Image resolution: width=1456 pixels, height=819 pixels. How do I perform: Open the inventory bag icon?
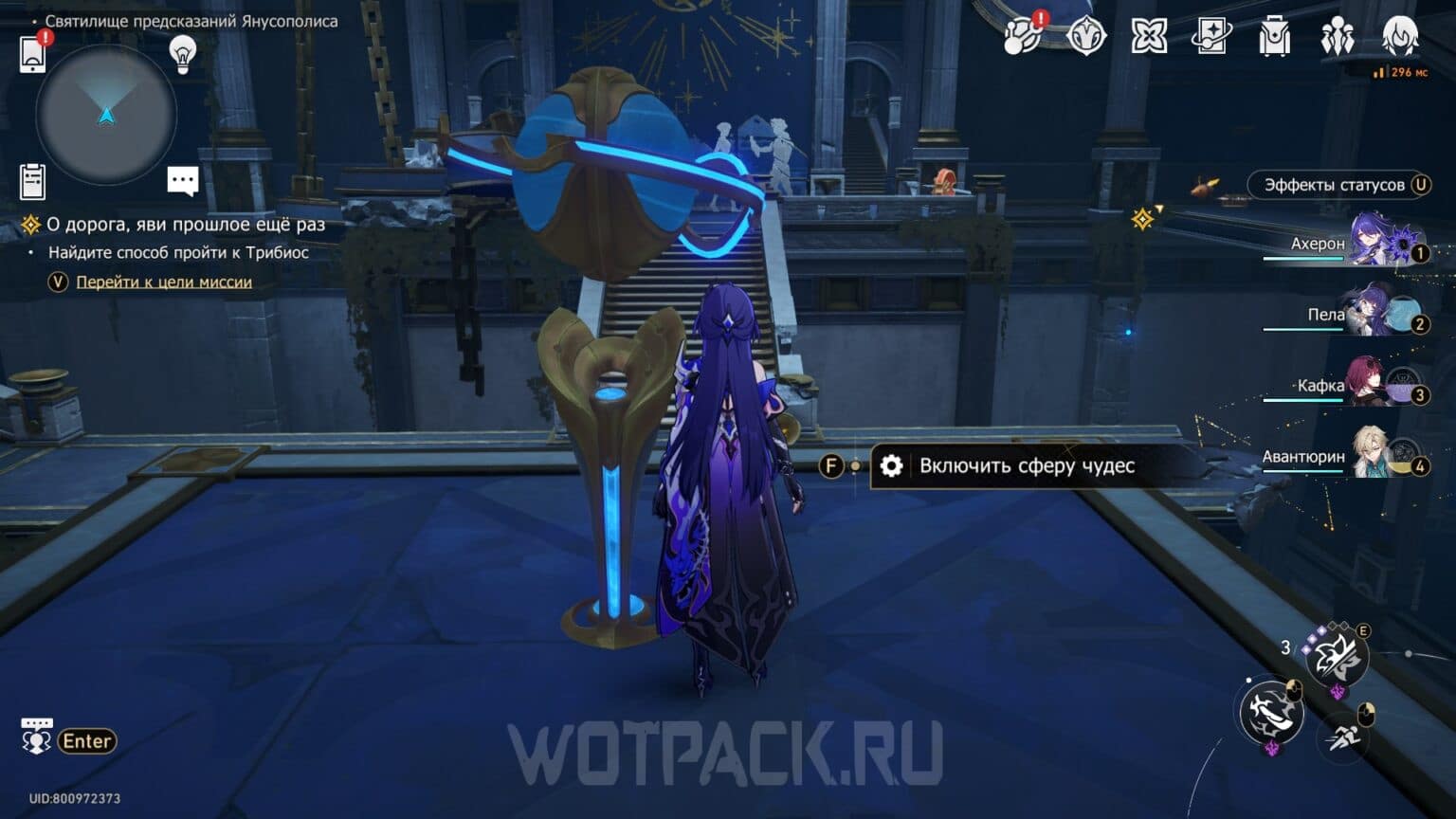1276,38
